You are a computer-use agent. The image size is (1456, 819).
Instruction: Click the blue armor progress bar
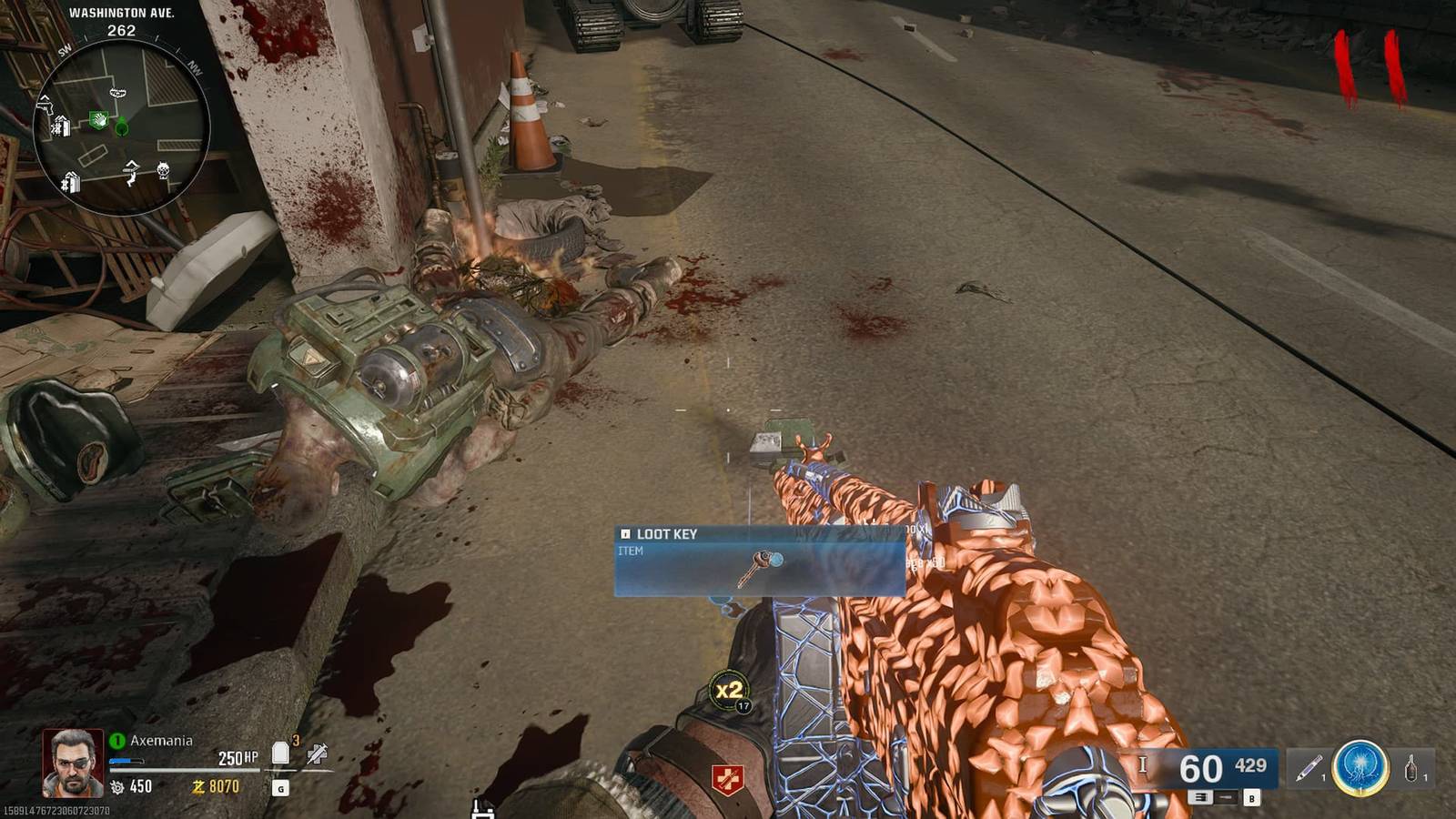pyautogui.click(x=125, y=762)
